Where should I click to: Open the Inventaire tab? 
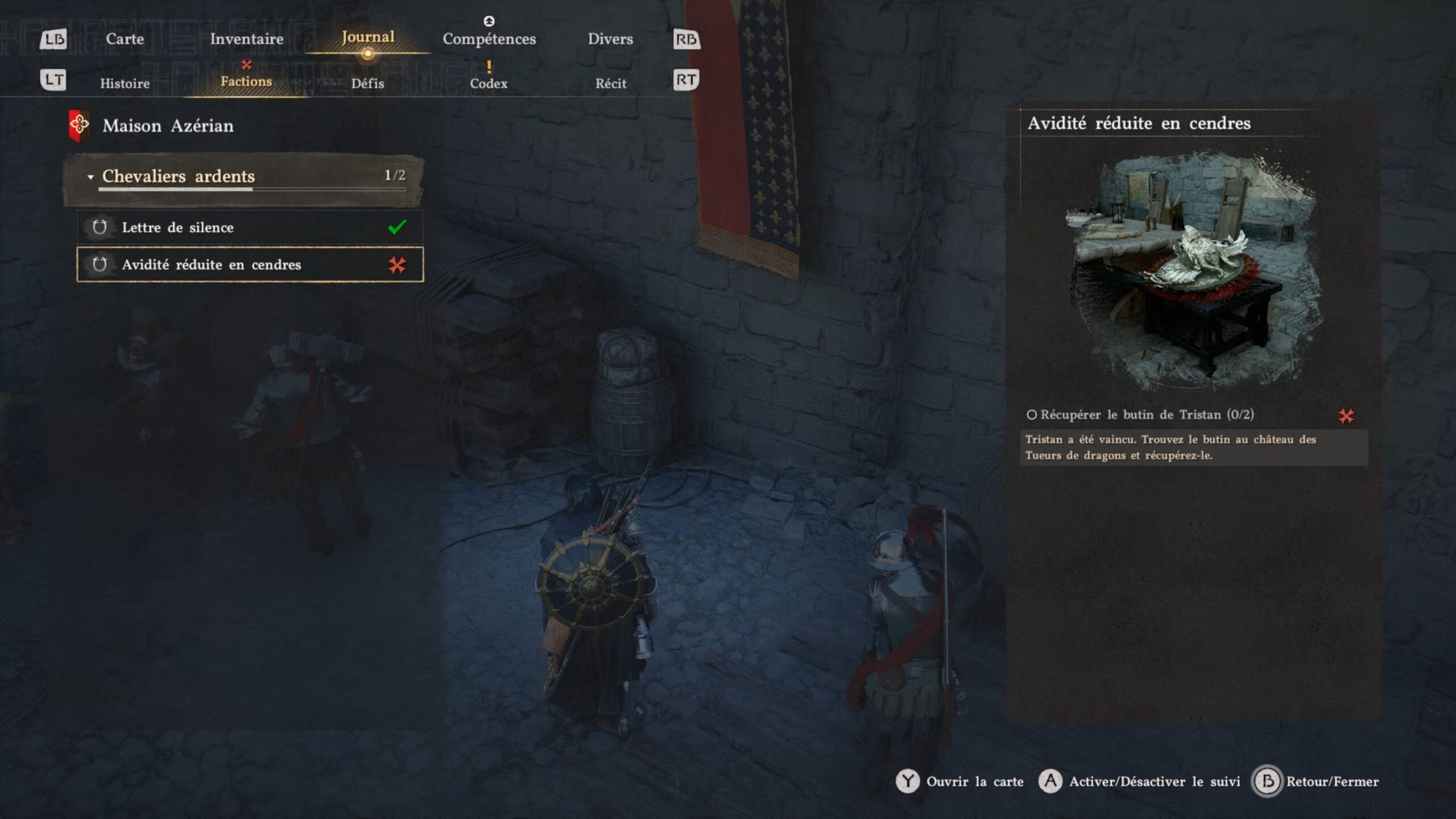pos(246,39)
